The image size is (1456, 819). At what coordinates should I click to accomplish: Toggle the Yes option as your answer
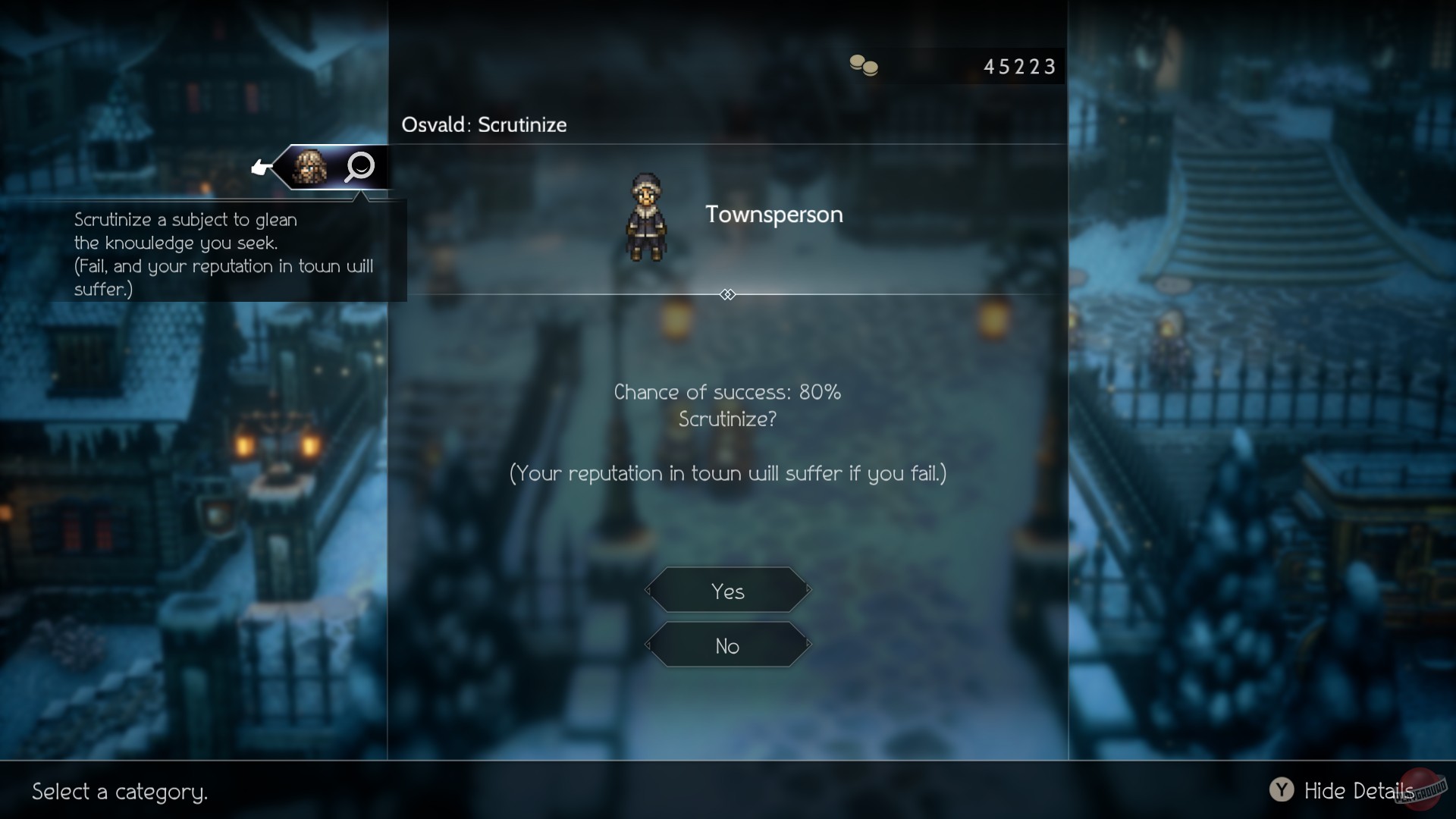tap(726, 591)
